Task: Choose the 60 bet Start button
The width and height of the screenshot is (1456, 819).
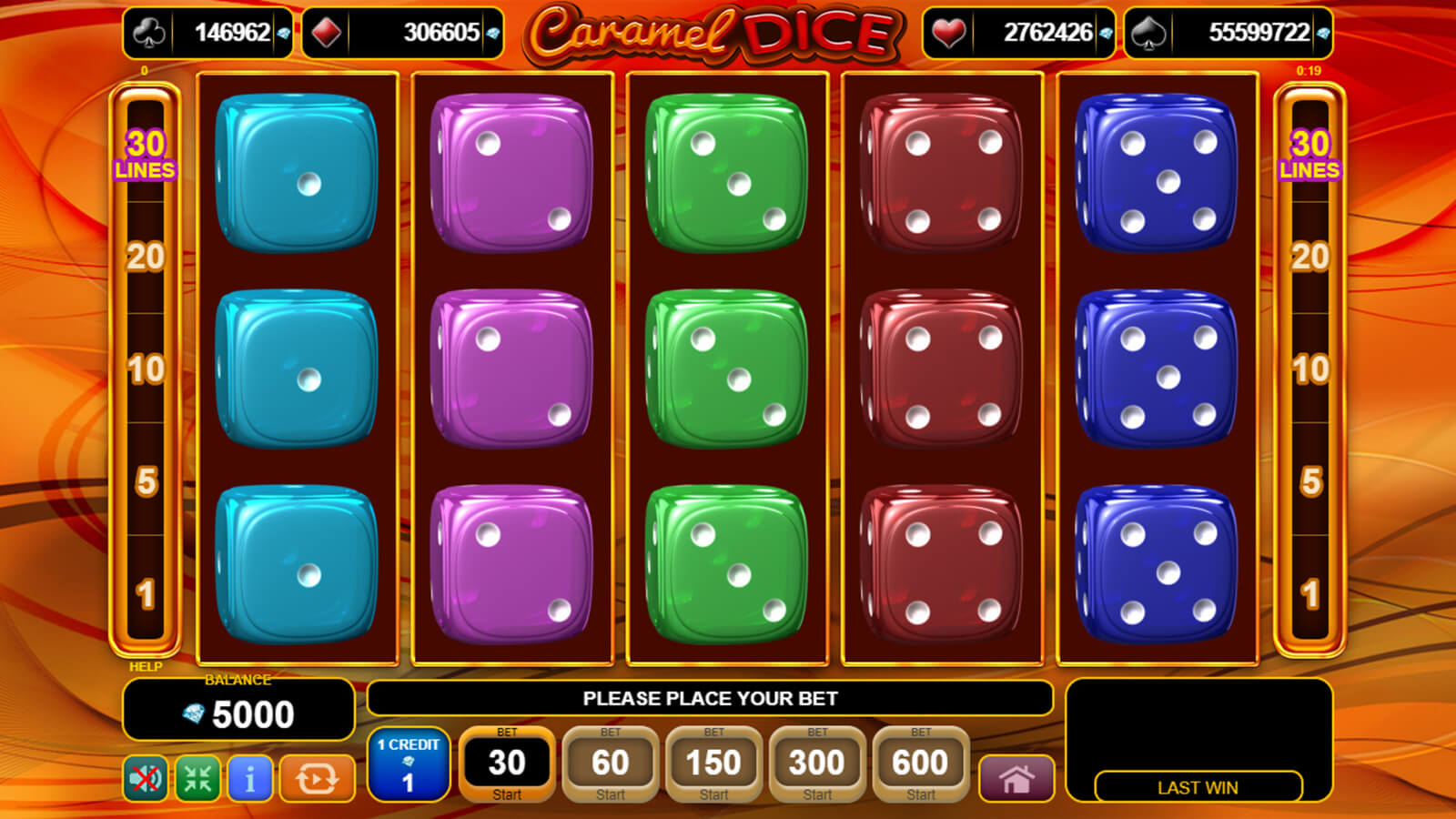Action: click(x=611, y=764)
